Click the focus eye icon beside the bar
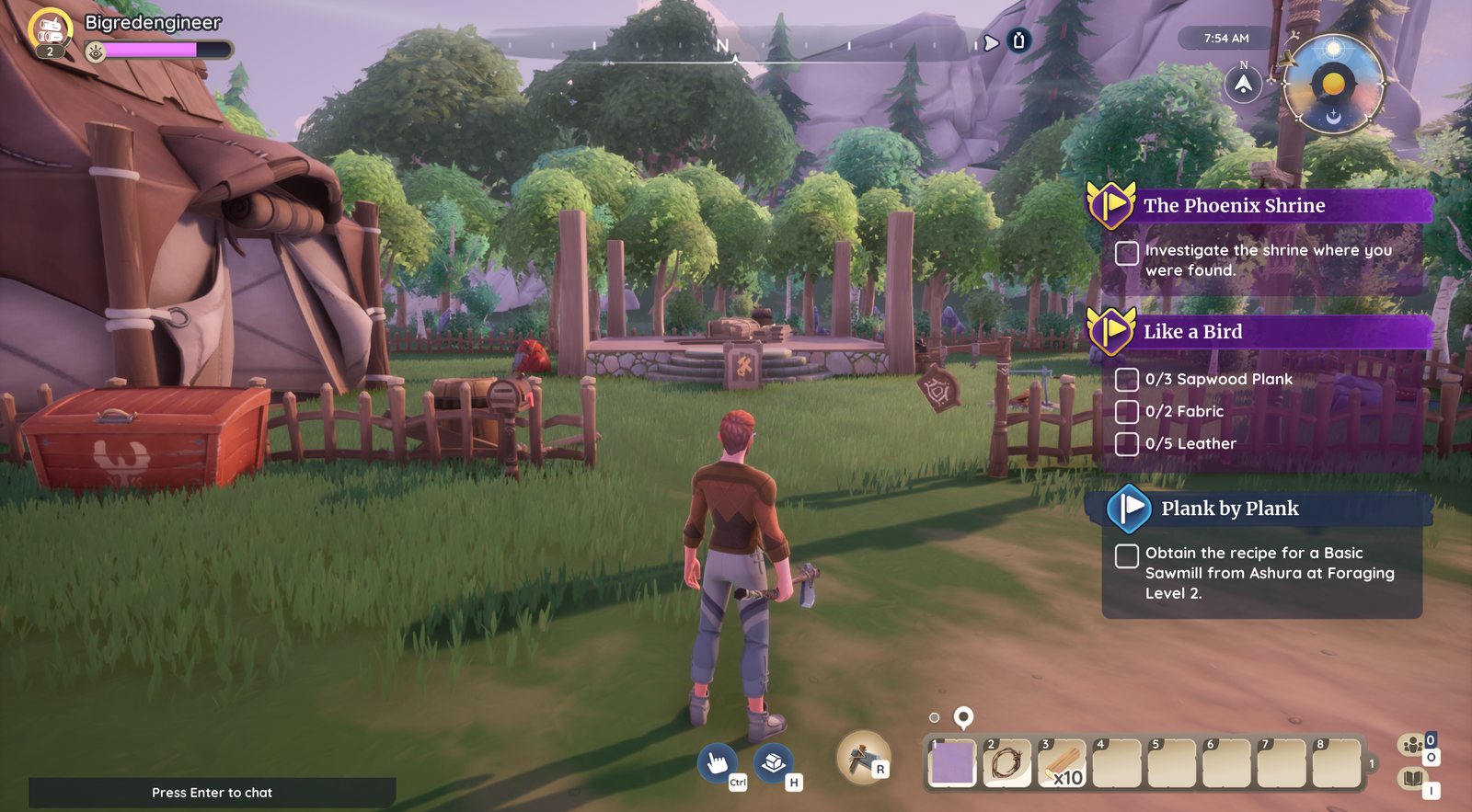 (x=95, y=52)
